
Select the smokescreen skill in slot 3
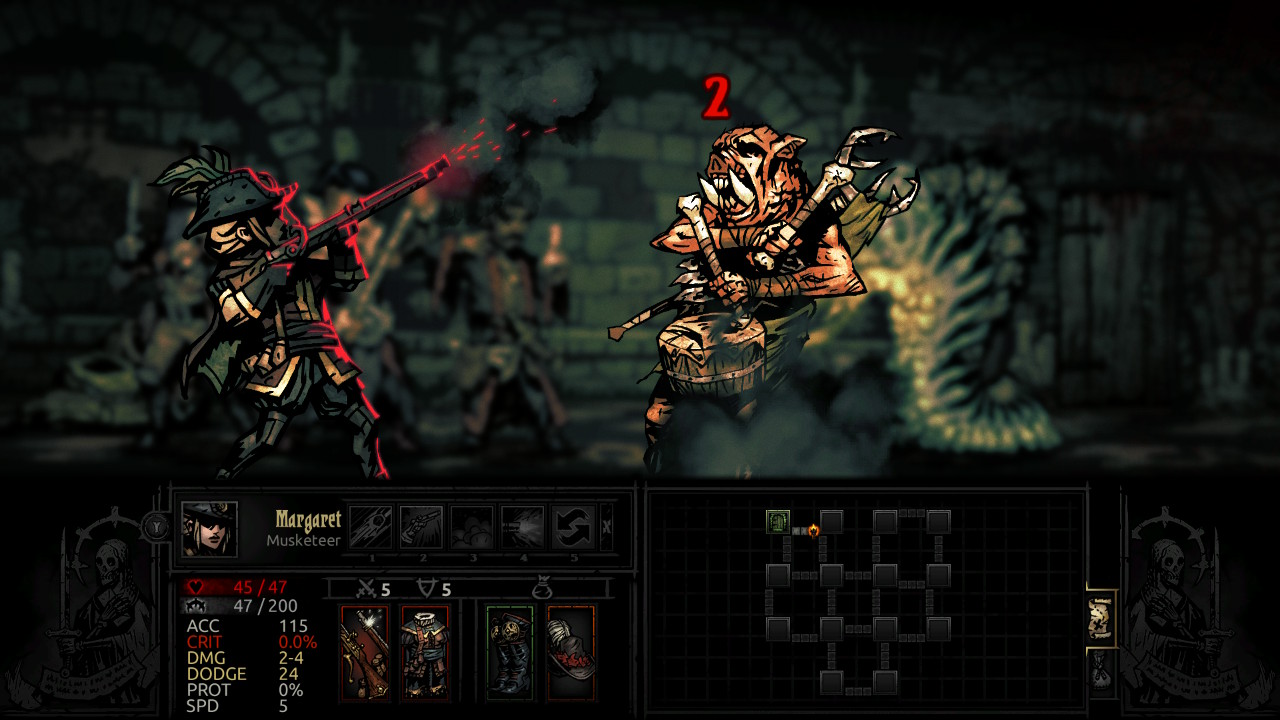471,528
